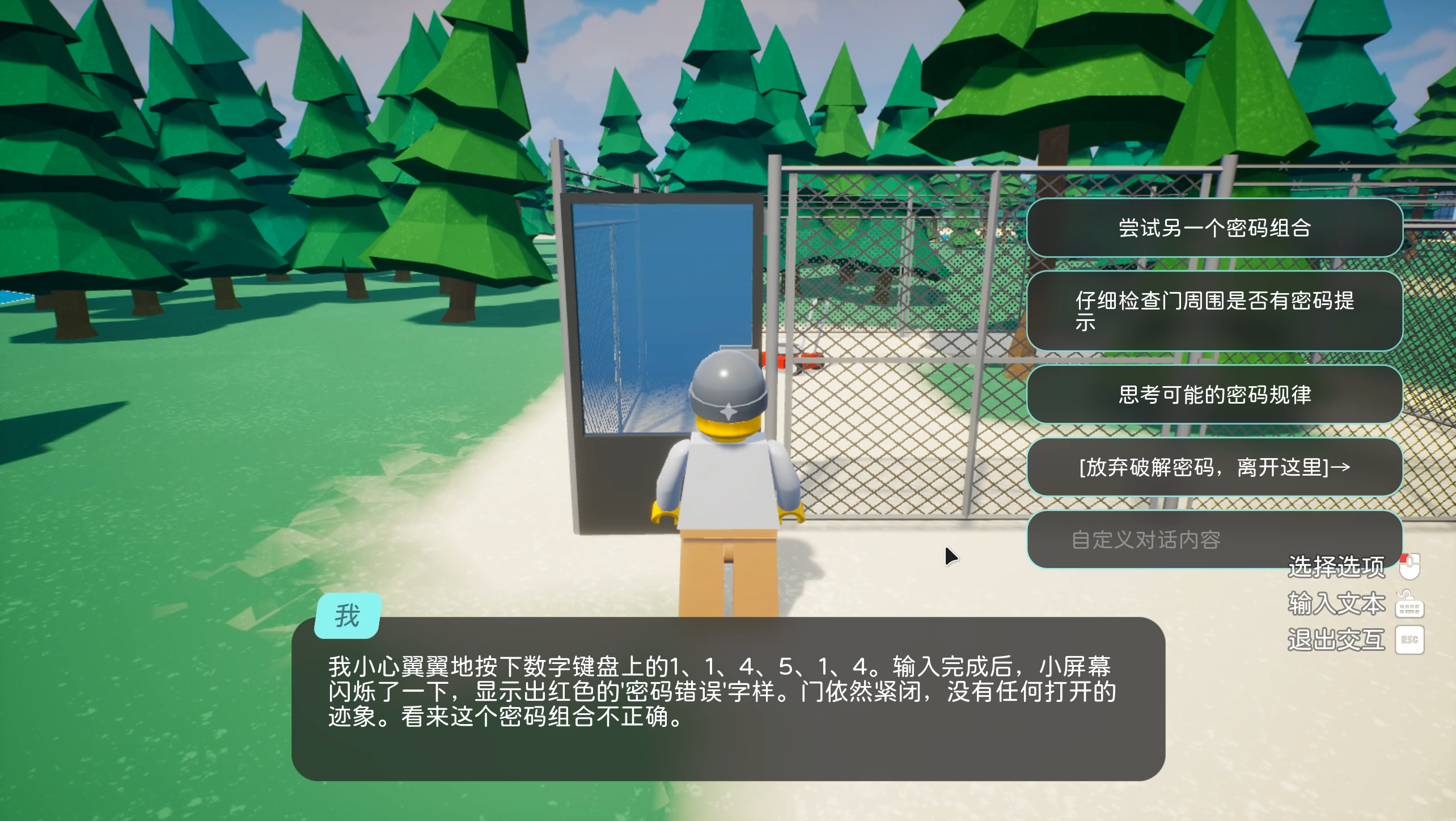This screenshot has height=821, width=1456.
Task: Click the ESC key icon beside 退出交互
Action: pos(1411,640)
